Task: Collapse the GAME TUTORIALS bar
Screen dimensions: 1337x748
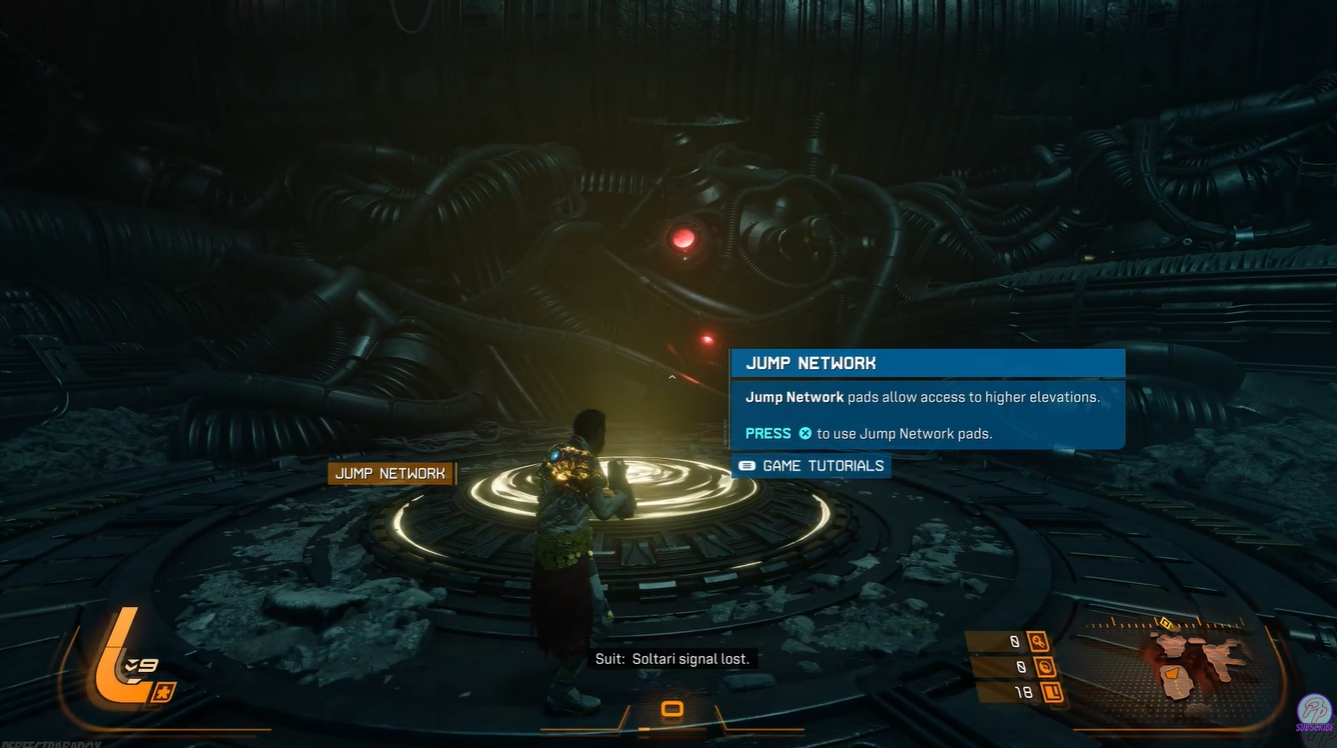Action: [810, 465]
